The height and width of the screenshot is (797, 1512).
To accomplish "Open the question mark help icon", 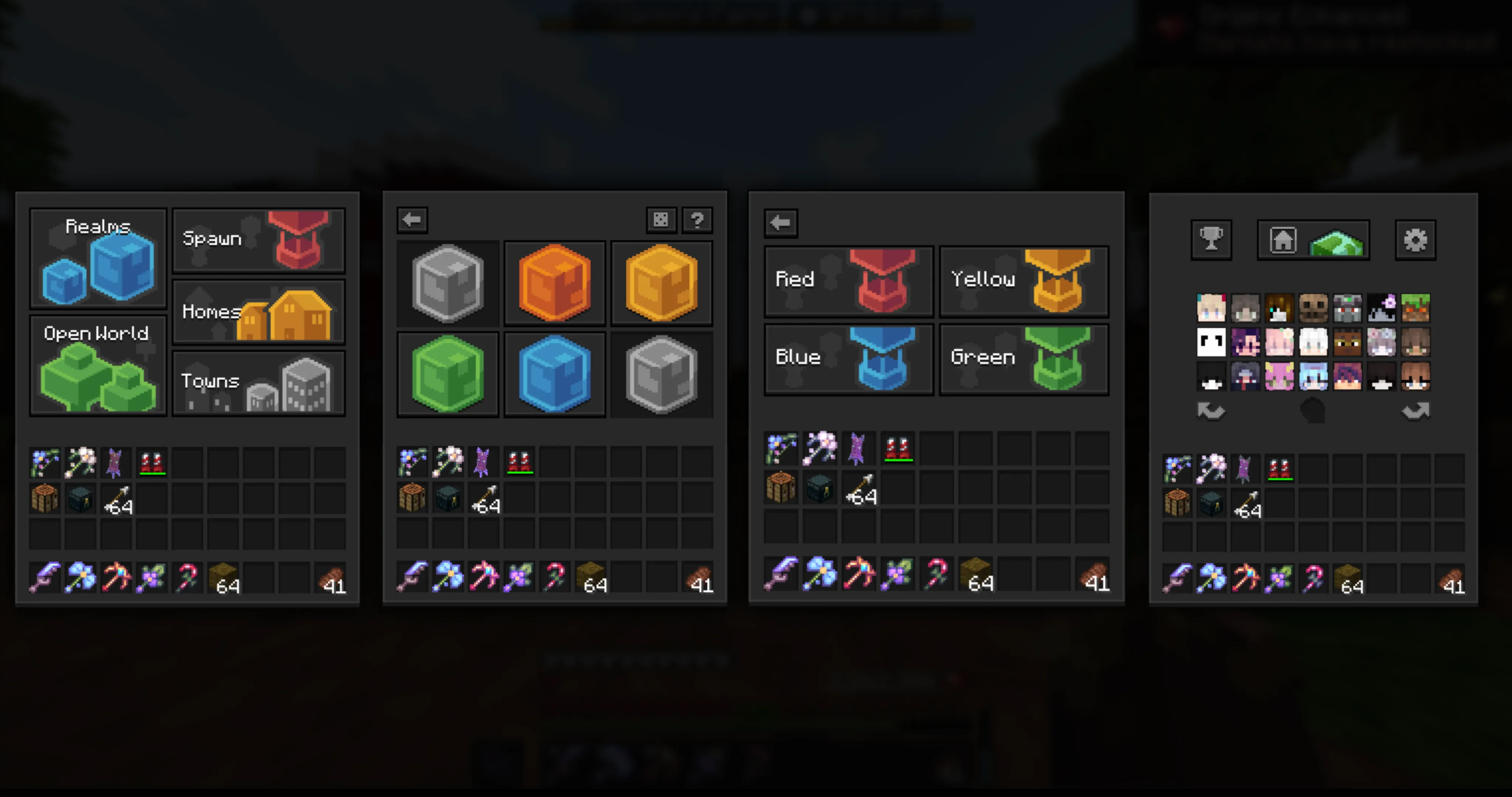I will click(x=698, y=220).
